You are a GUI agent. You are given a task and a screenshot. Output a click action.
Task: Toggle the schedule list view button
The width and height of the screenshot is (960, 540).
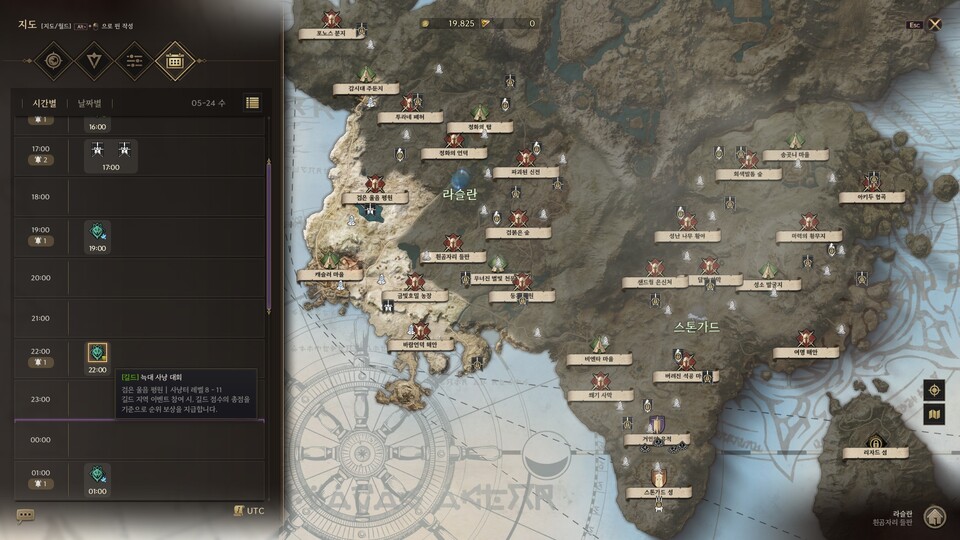pyautogui.click(x=252, y=102)
